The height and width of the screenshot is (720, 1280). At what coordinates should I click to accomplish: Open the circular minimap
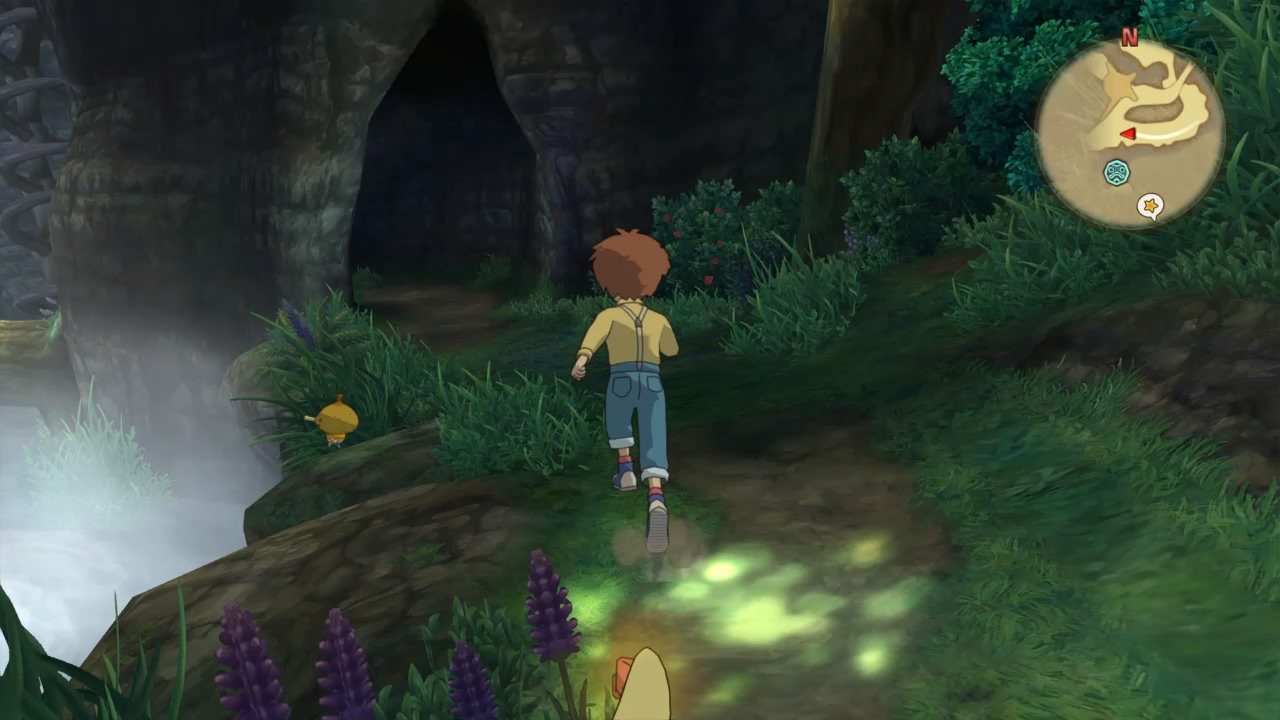1129,134
